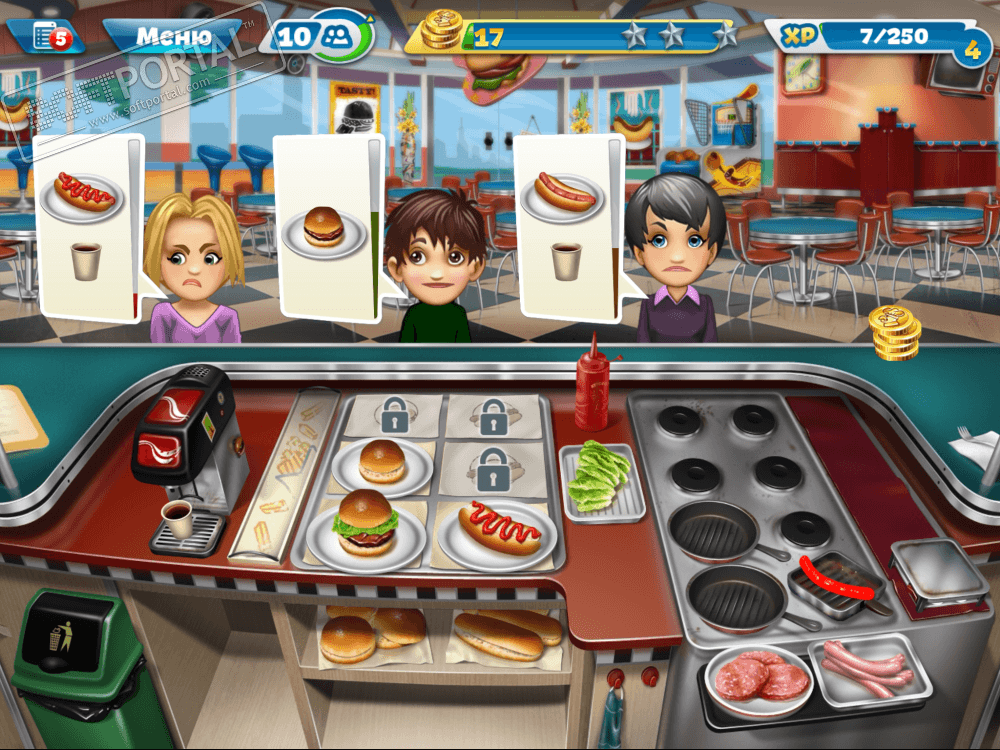Collect the gold coin stack on the counter
Screen dimensions: 1000x750
click(894, 332)
